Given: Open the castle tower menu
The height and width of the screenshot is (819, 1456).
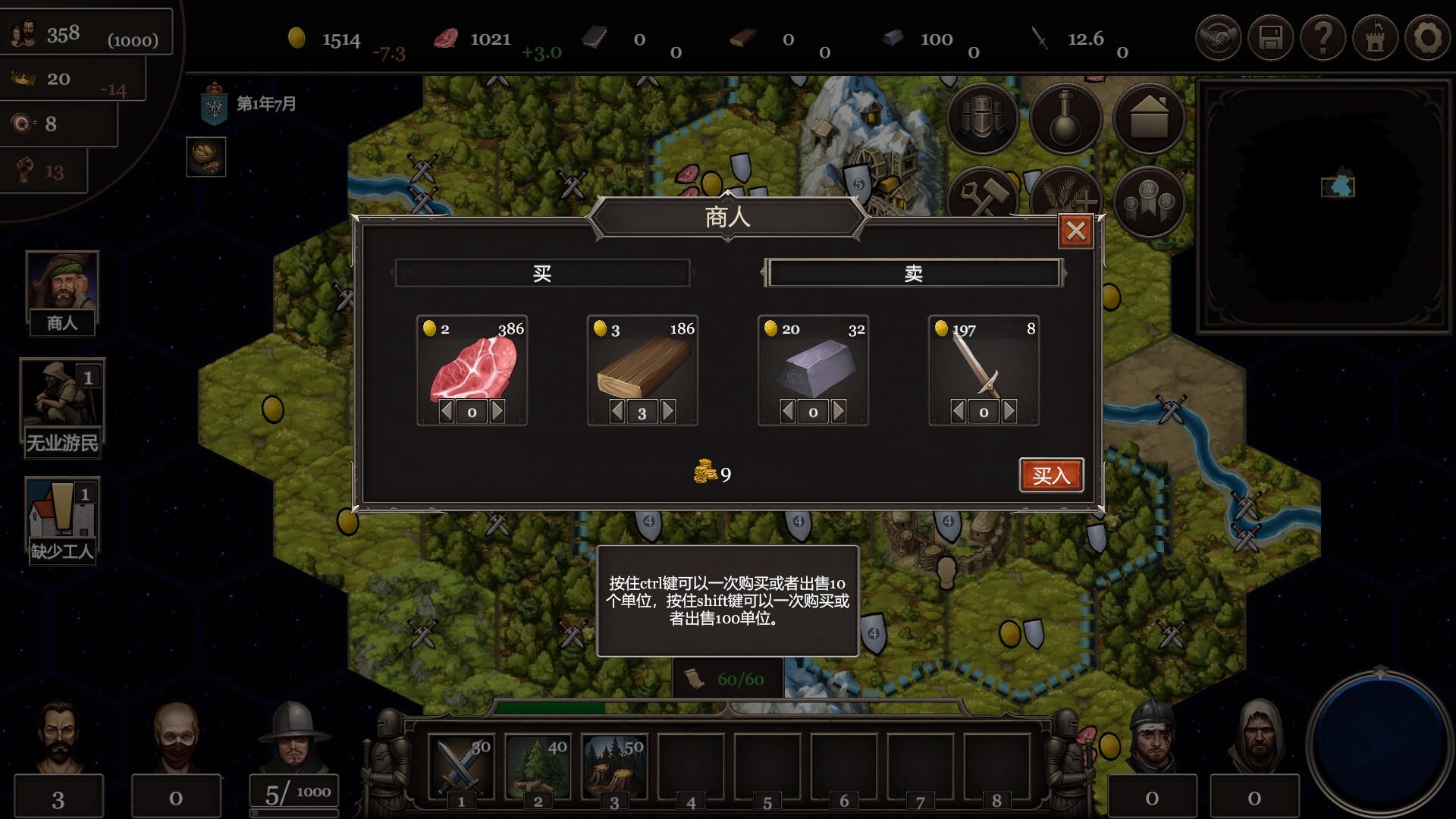Looking at the screenshot, I should [1375, 37].
